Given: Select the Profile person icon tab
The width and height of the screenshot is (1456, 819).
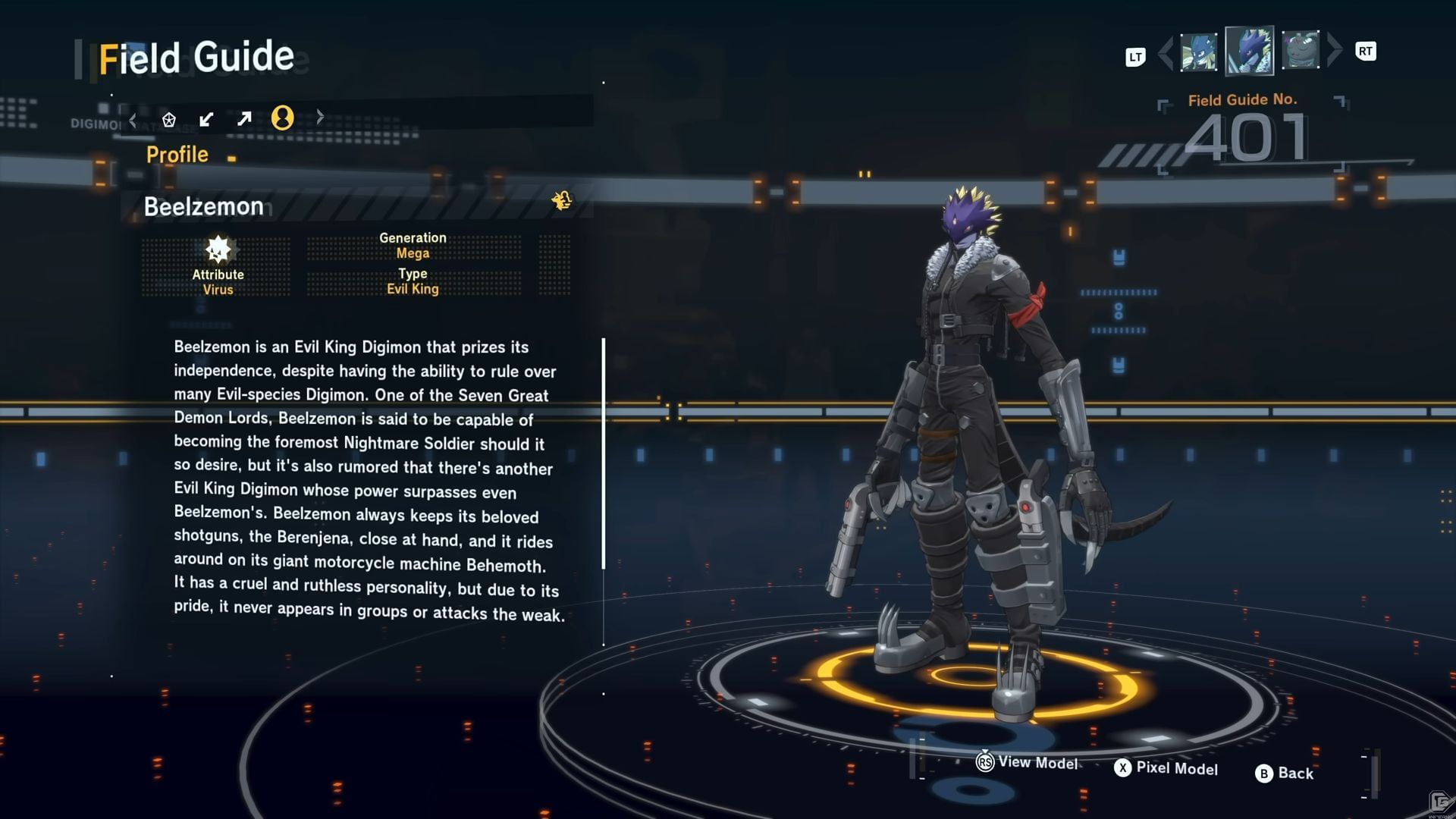Looking at the screenshot, I should (x=282, y=118).
